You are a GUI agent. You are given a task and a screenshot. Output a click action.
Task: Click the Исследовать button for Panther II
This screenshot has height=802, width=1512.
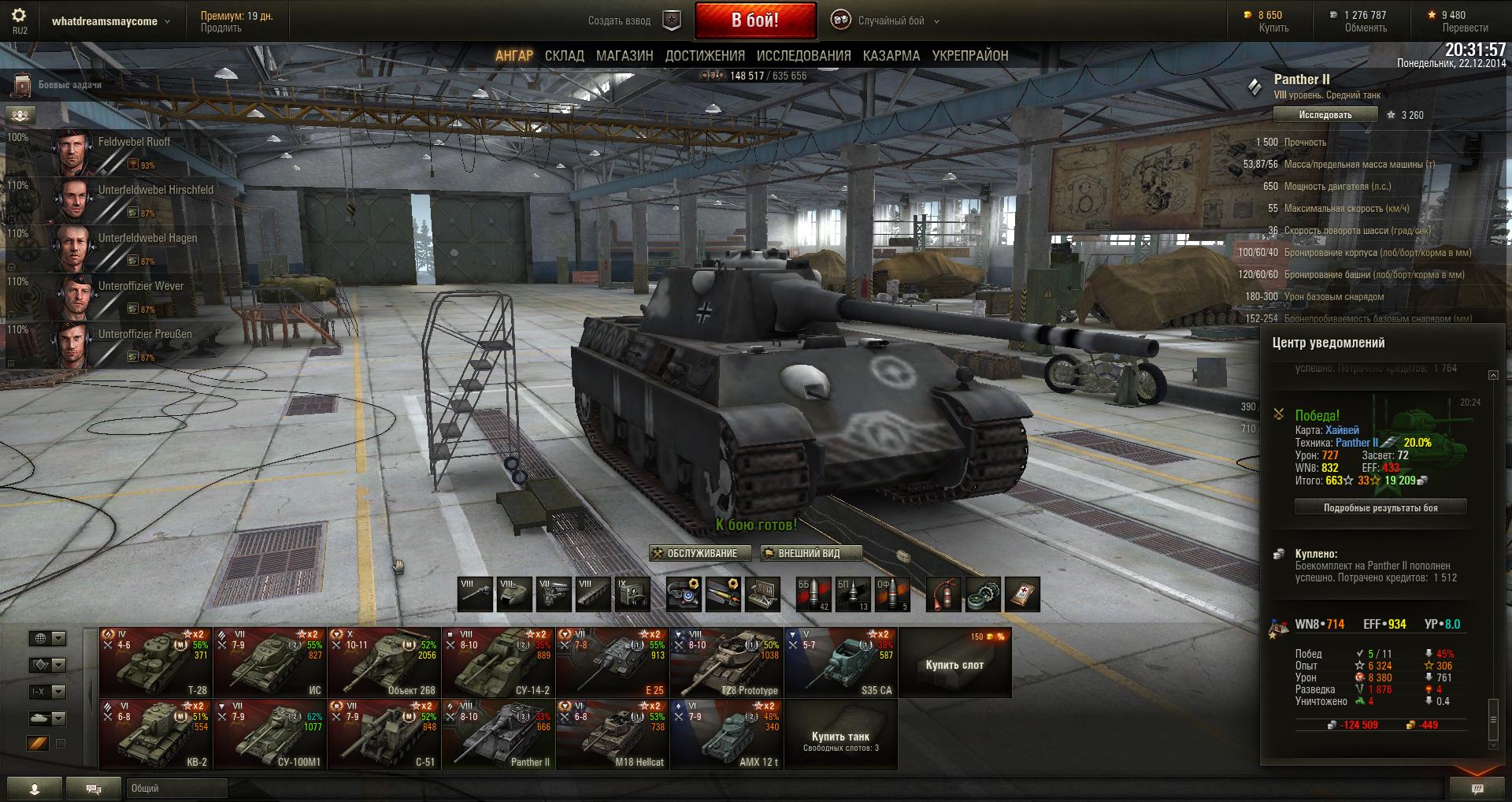pos(1325,115)
